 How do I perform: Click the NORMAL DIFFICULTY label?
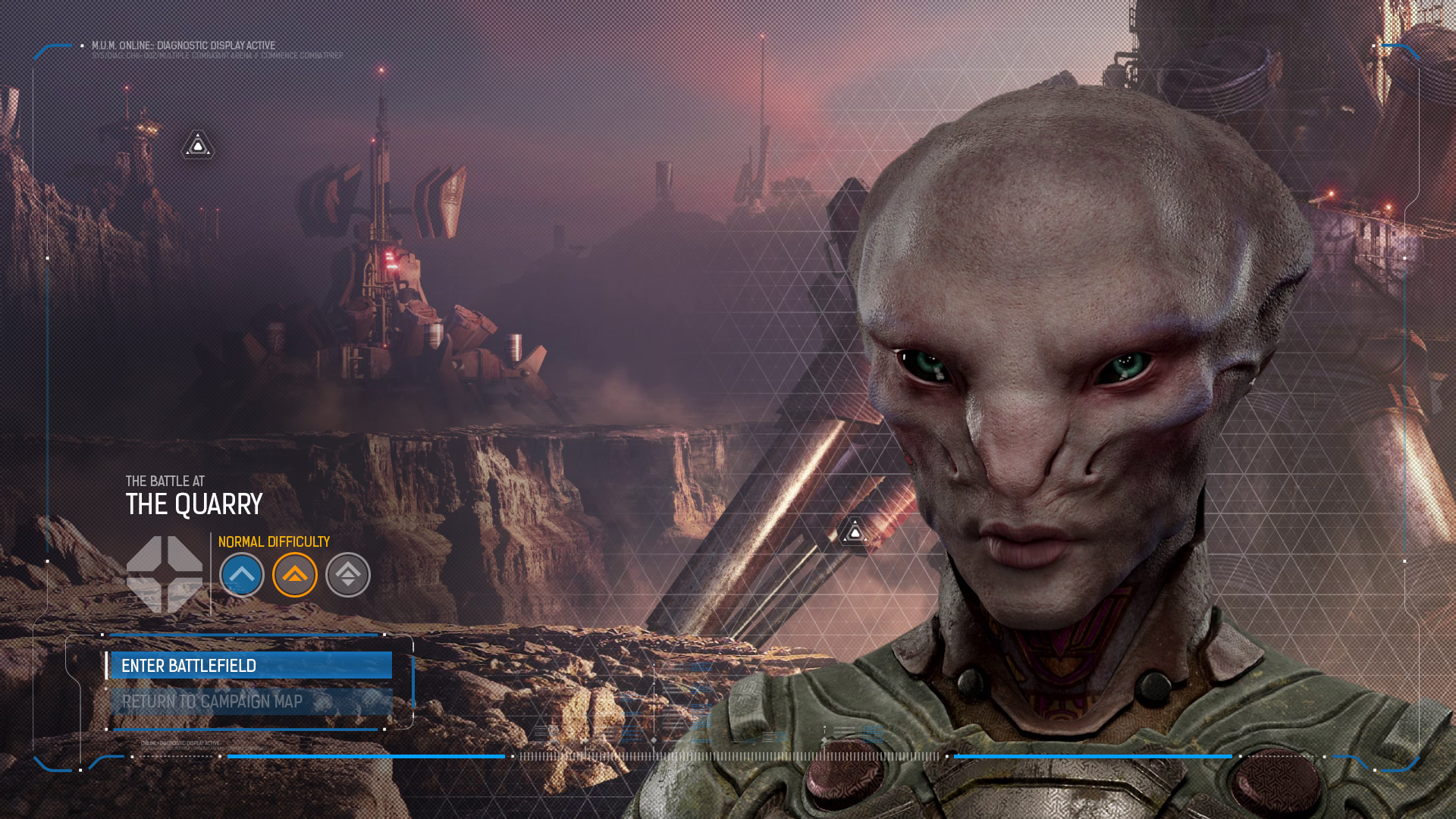(x=275, y=541)
